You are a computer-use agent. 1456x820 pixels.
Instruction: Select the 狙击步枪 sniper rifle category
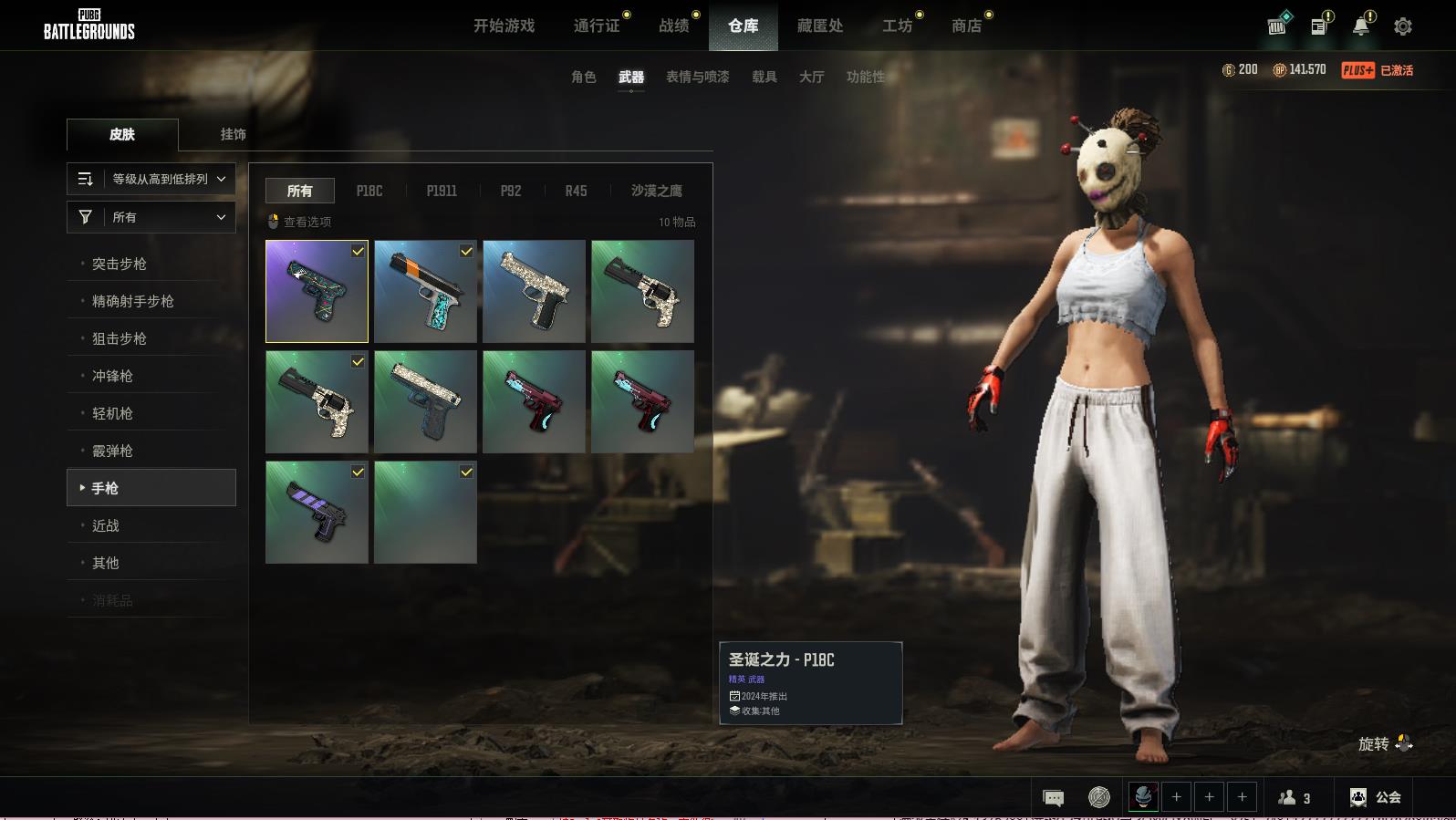click(x=119, y=338)
